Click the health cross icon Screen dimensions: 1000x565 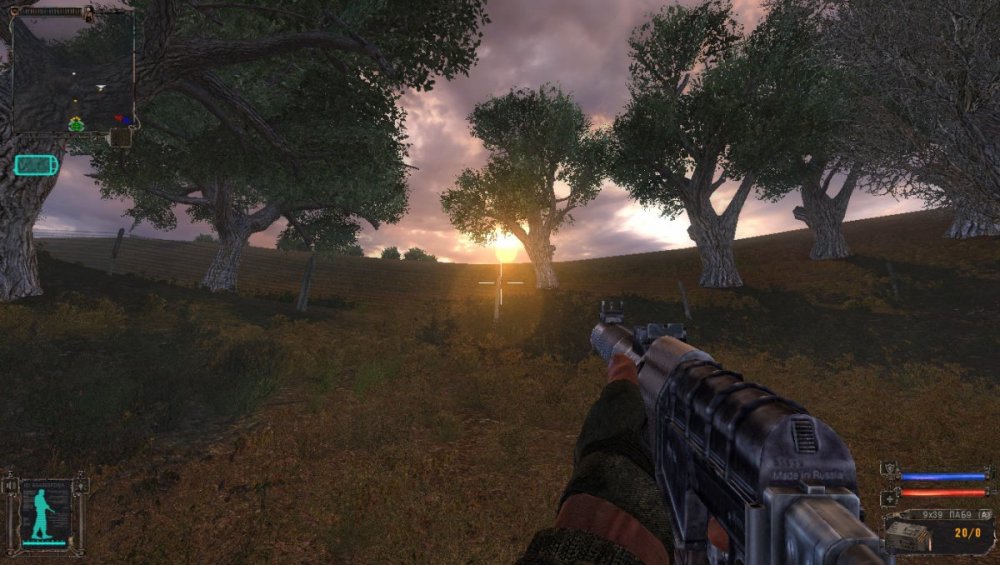point(889,497)
